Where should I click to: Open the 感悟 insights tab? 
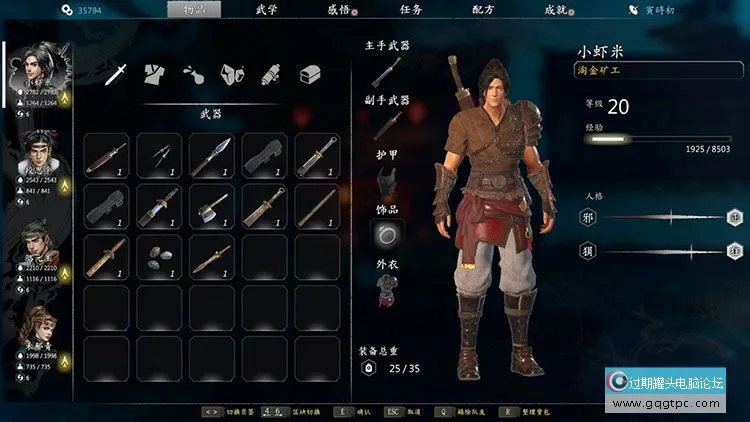339,9
